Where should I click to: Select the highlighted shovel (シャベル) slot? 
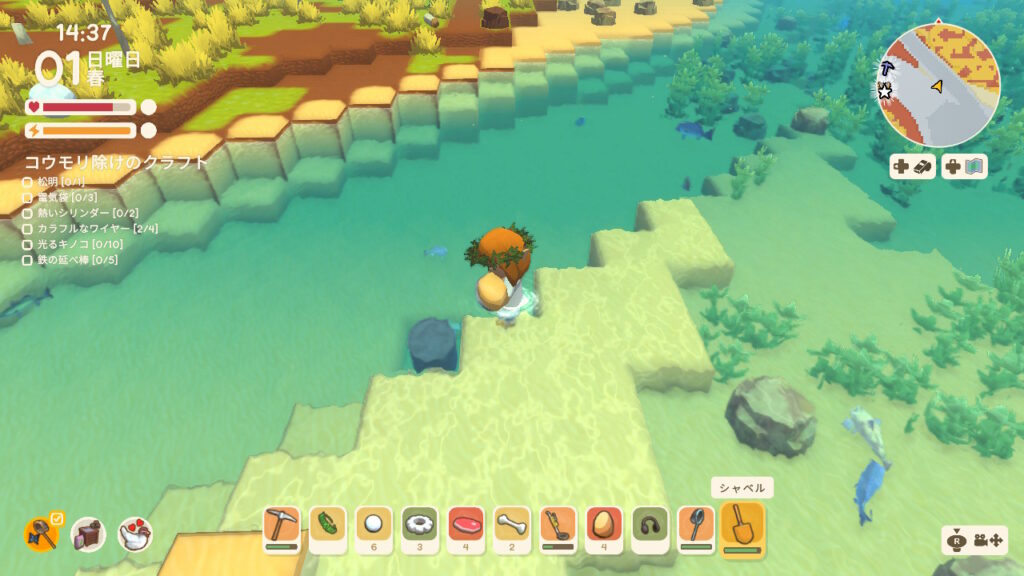(x=742, y=525)
